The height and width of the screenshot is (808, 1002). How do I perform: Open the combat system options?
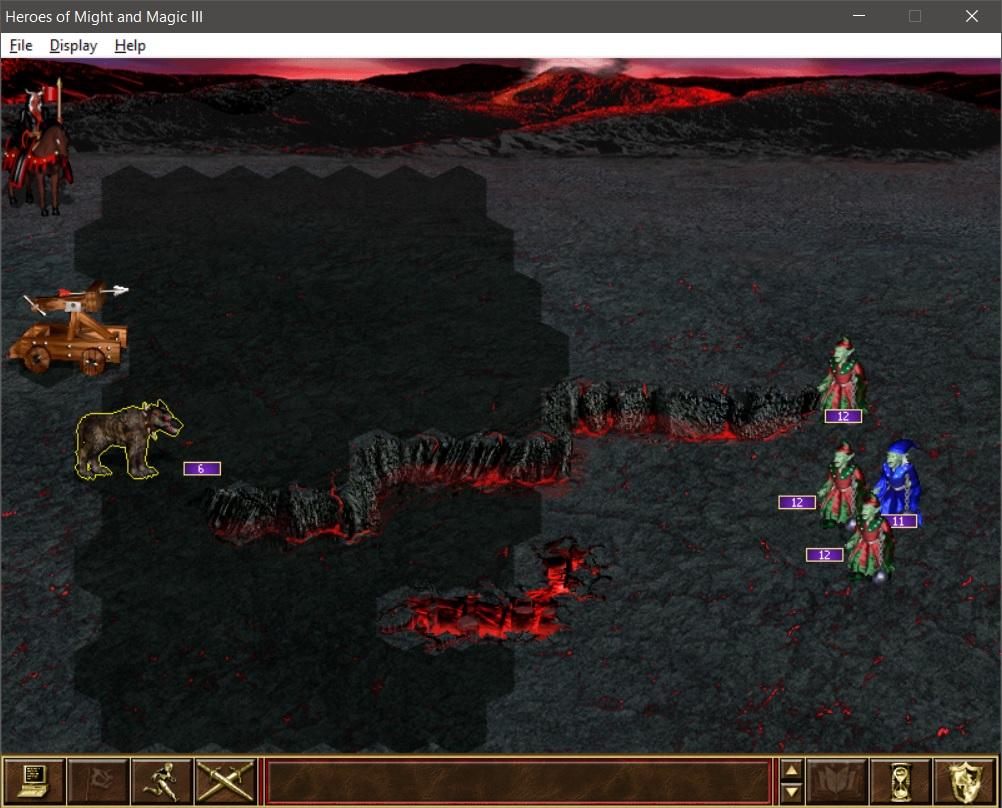pos(34,781)
